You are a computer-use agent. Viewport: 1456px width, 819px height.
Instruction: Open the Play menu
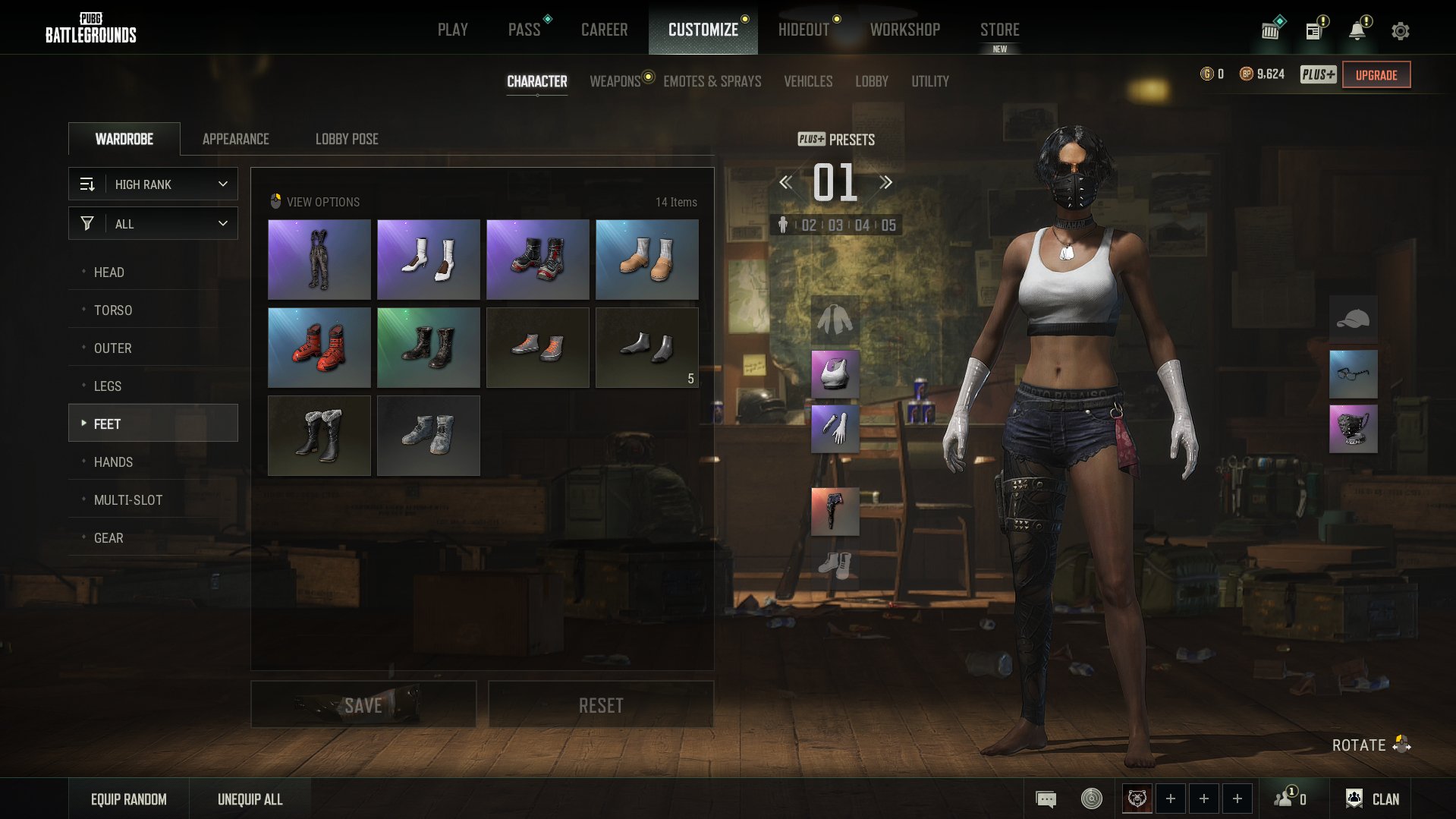(x=452, y=30)
